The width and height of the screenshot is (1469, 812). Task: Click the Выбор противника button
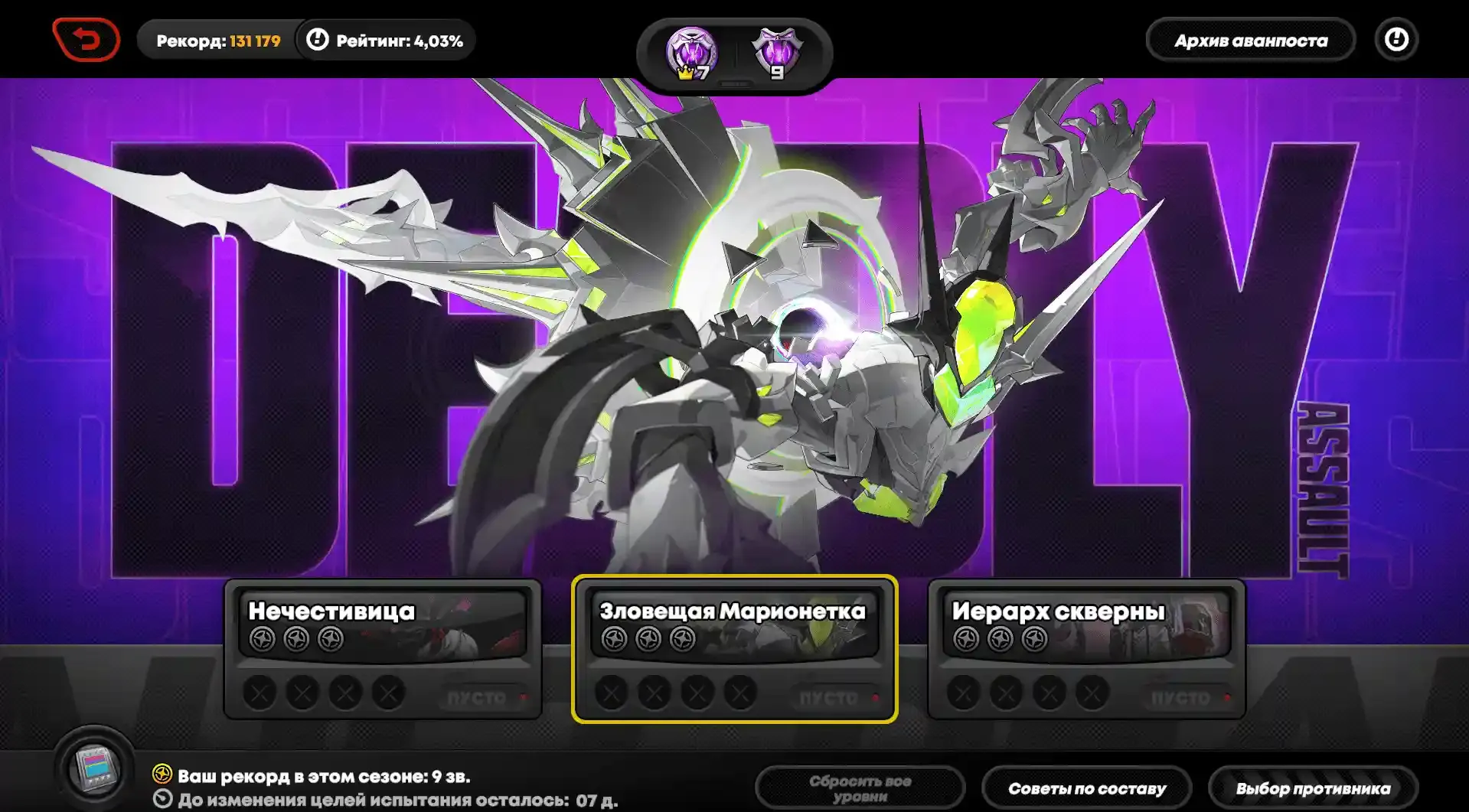tap(1313, 788)
